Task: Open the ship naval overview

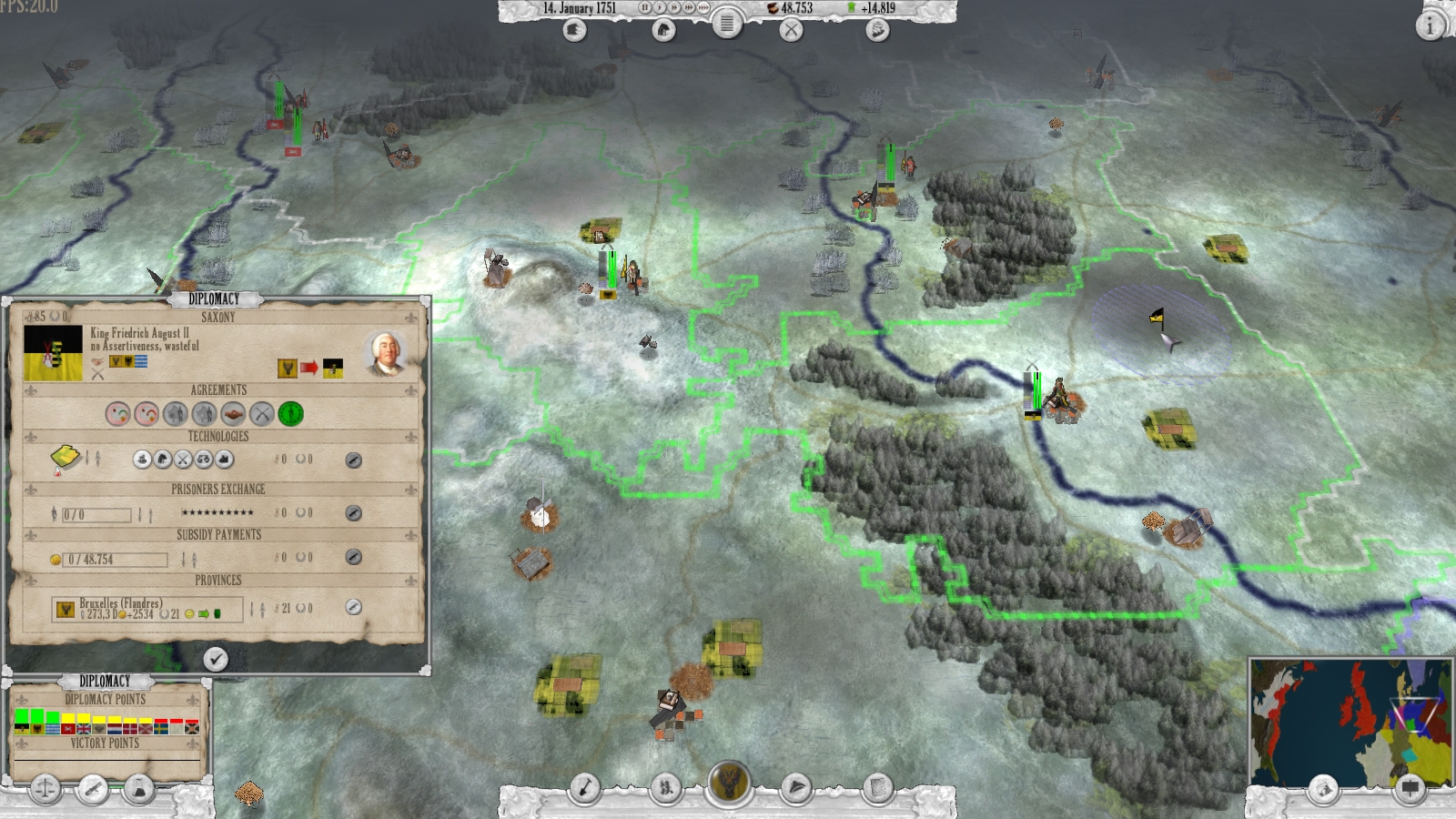Action: 876,30
